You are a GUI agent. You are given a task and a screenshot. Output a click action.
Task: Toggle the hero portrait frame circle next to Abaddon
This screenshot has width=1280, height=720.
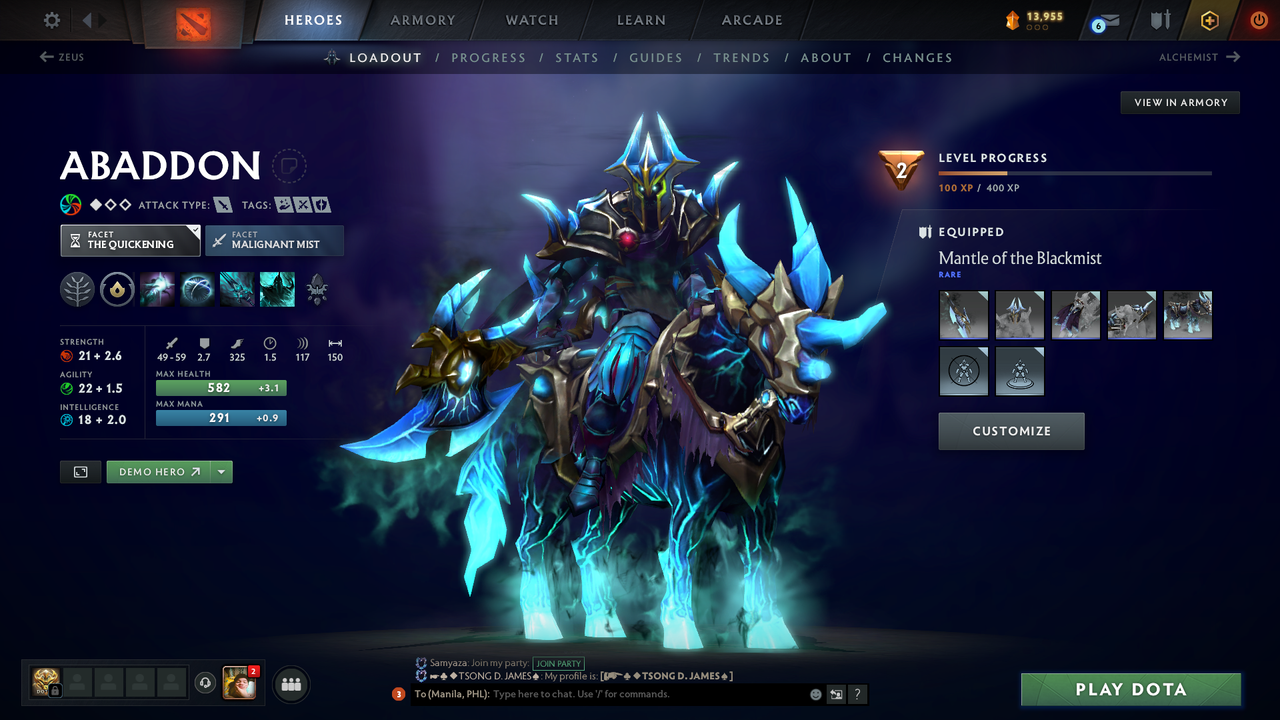[289, 167]
